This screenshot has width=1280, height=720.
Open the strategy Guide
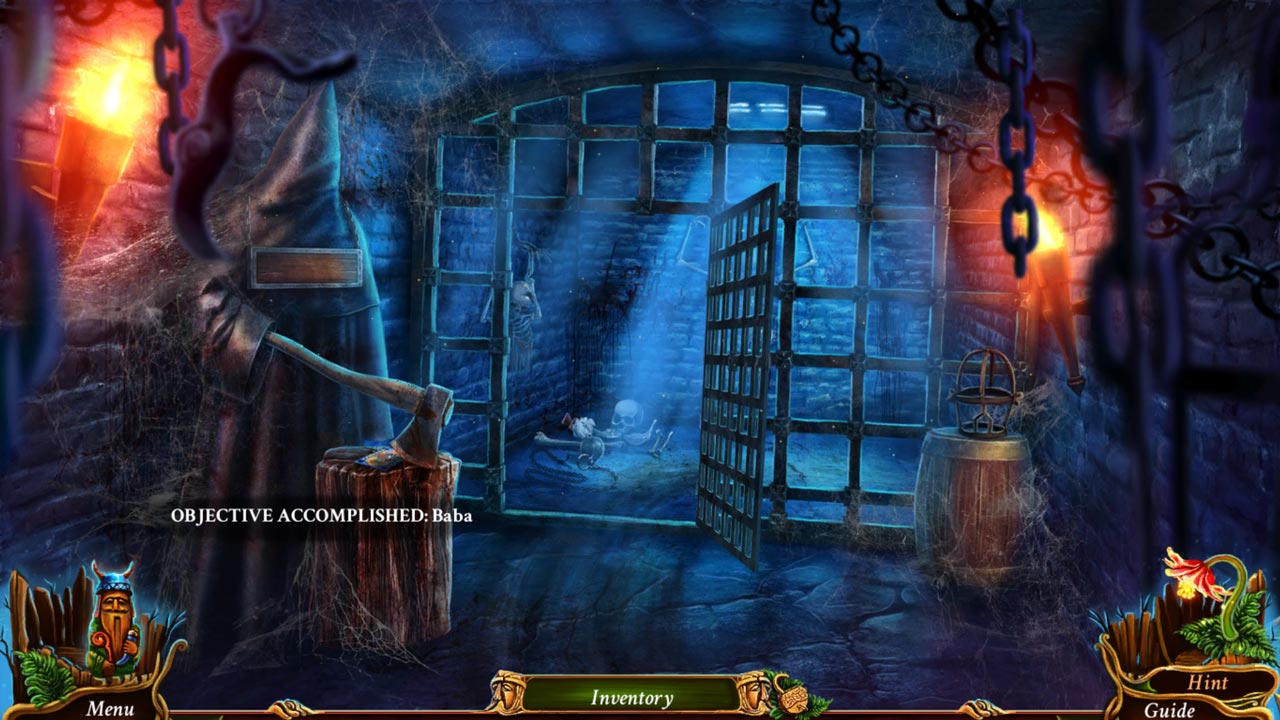tap(1169, 710)
